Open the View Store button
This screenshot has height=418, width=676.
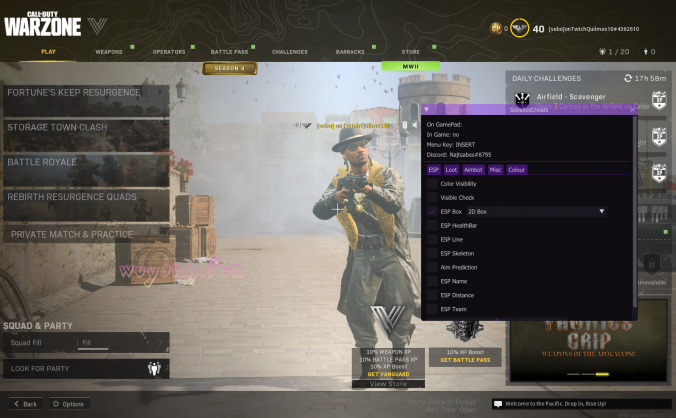point(388,384)
